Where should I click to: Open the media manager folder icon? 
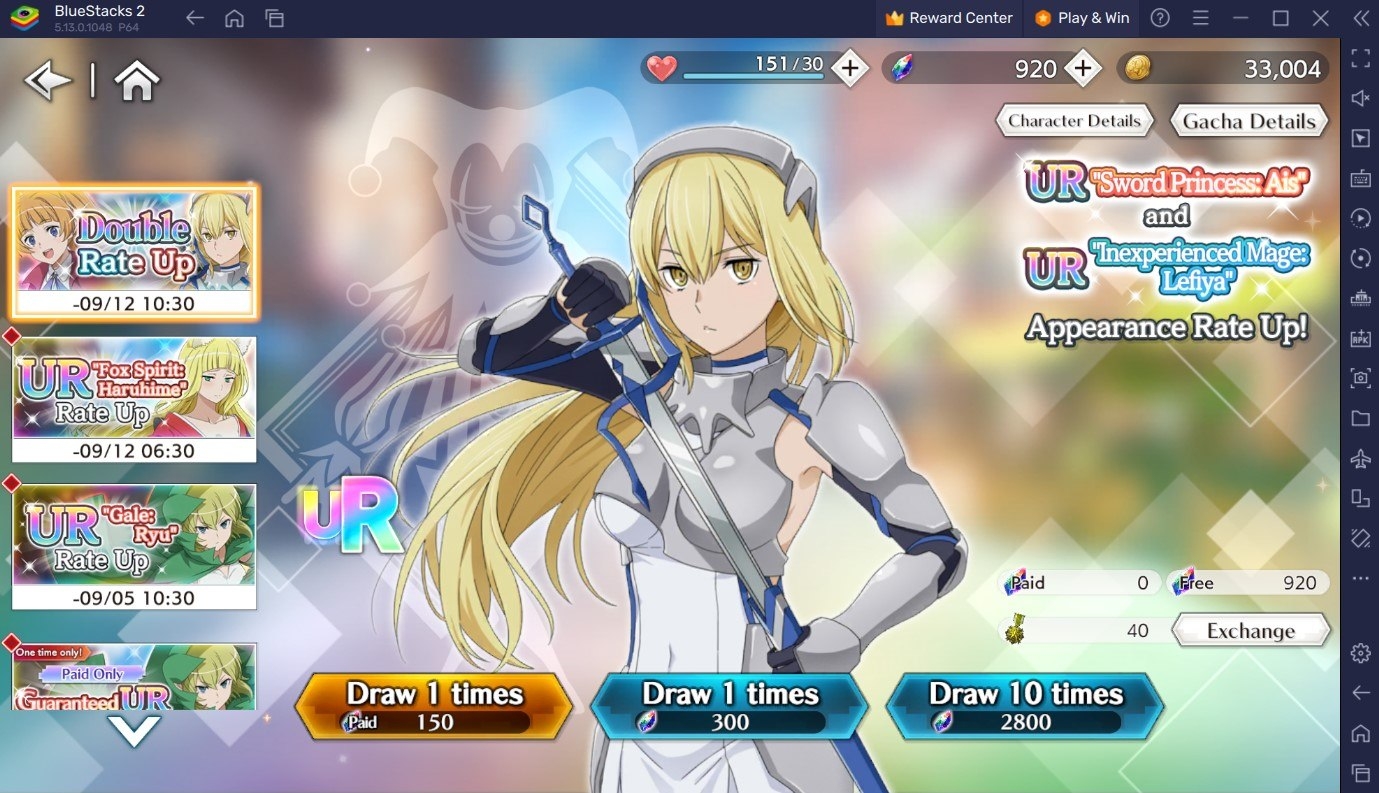[1360, 419]
